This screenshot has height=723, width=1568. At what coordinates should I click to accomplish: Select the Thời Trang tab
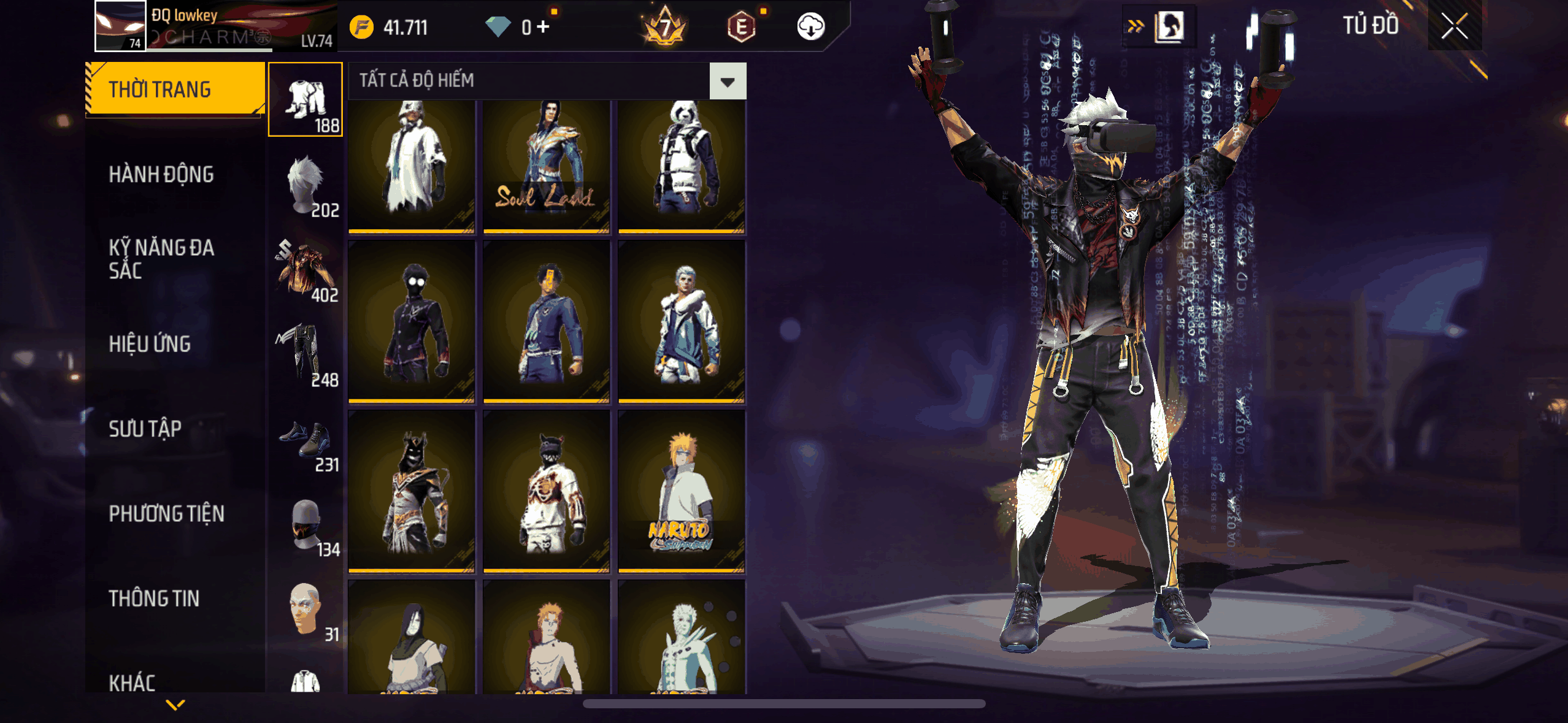(174, 90)
